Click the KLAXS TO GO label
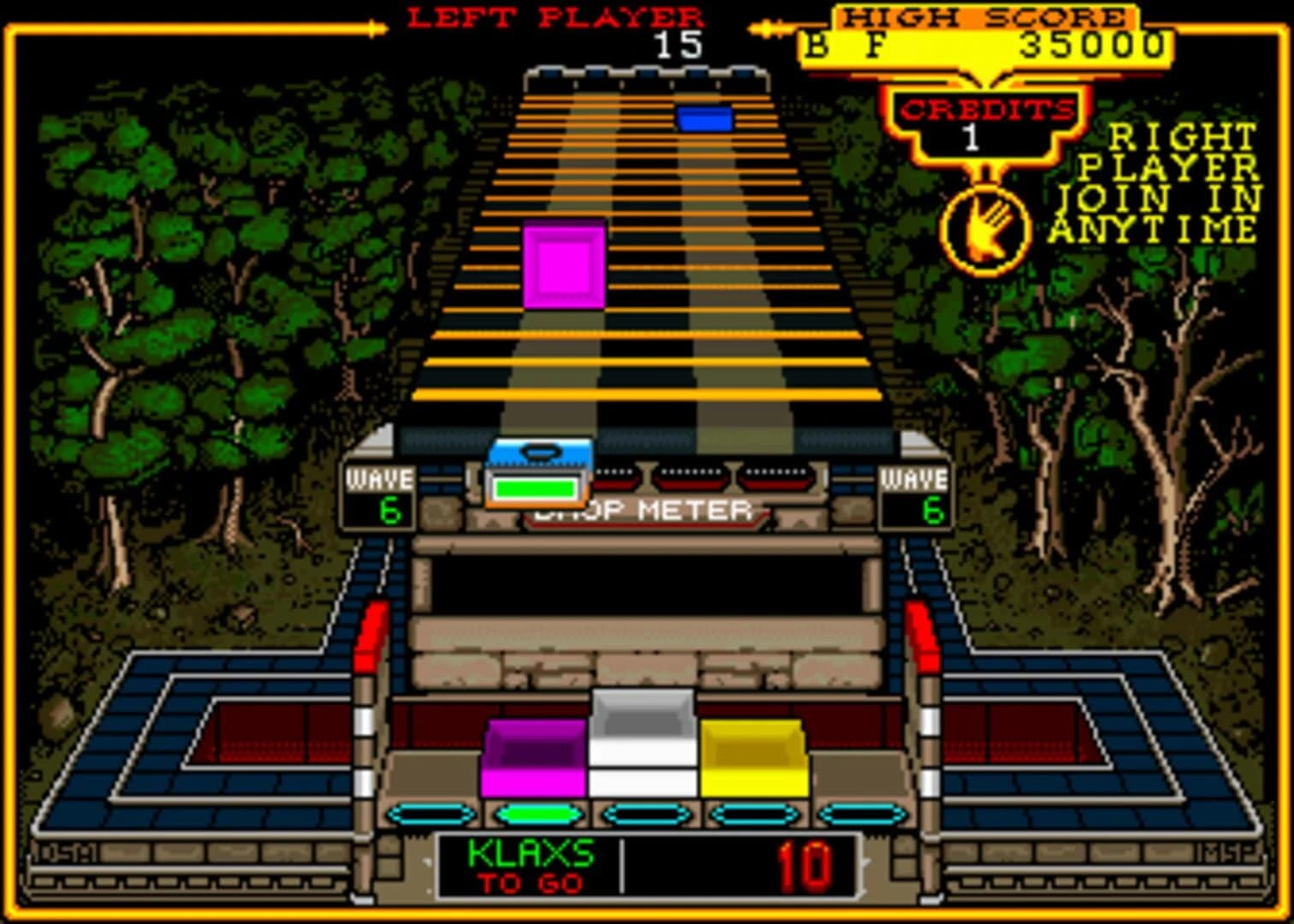This screenshot has height=924, width=1294. [531, 866]
